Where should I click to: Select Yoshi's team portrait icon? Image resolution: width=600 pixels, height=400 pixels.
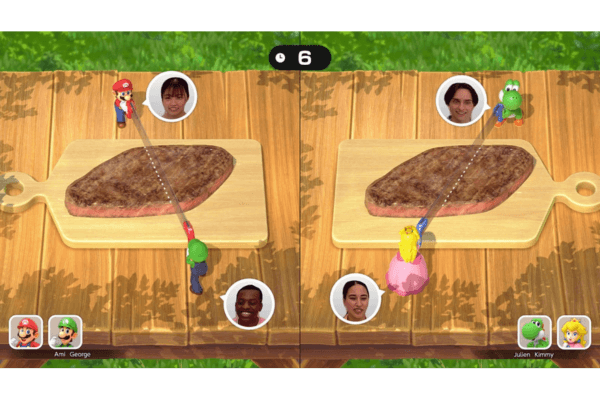coord(535,331)
